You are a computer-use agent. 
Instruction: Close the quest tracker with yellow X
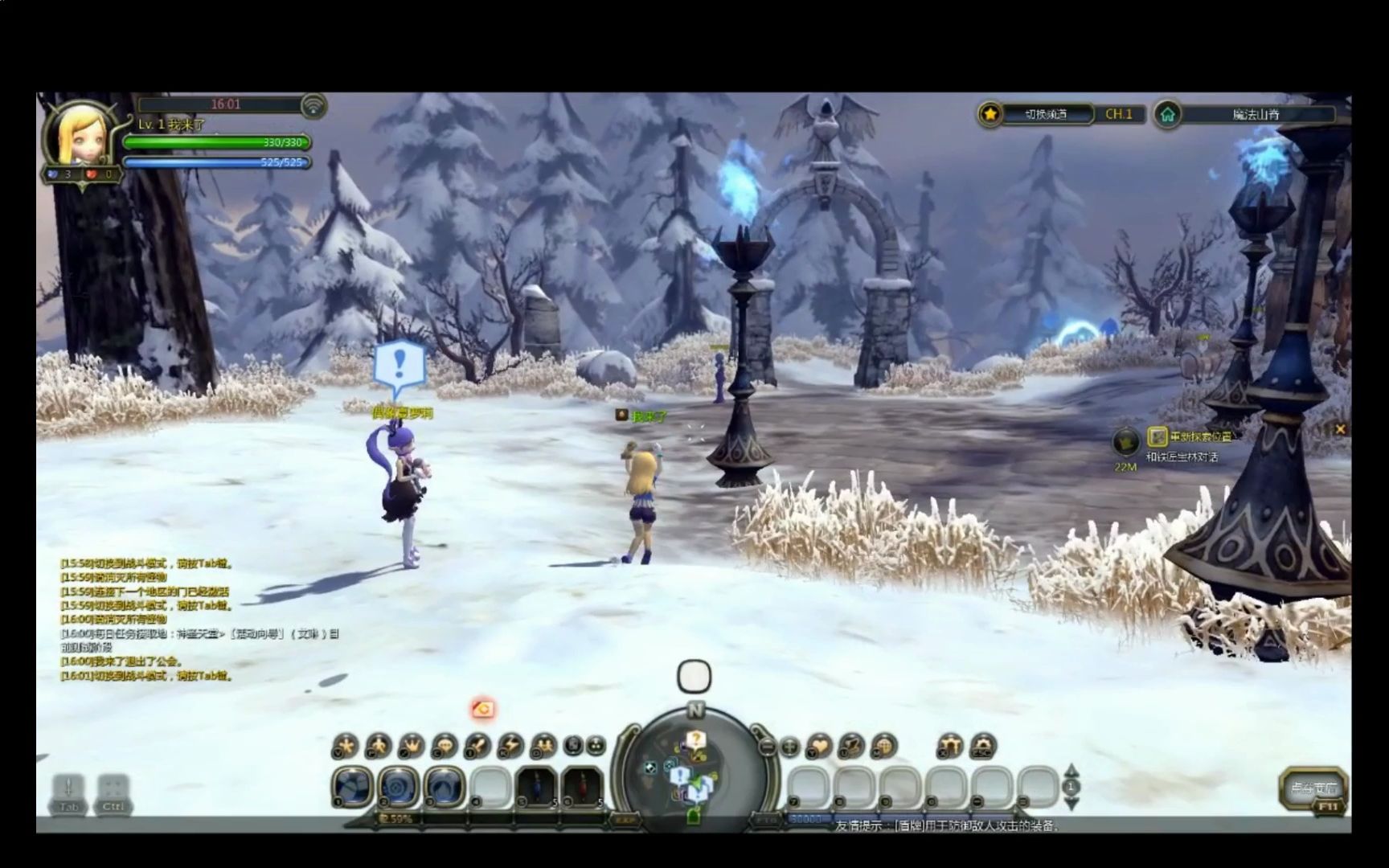[1340, 429]
